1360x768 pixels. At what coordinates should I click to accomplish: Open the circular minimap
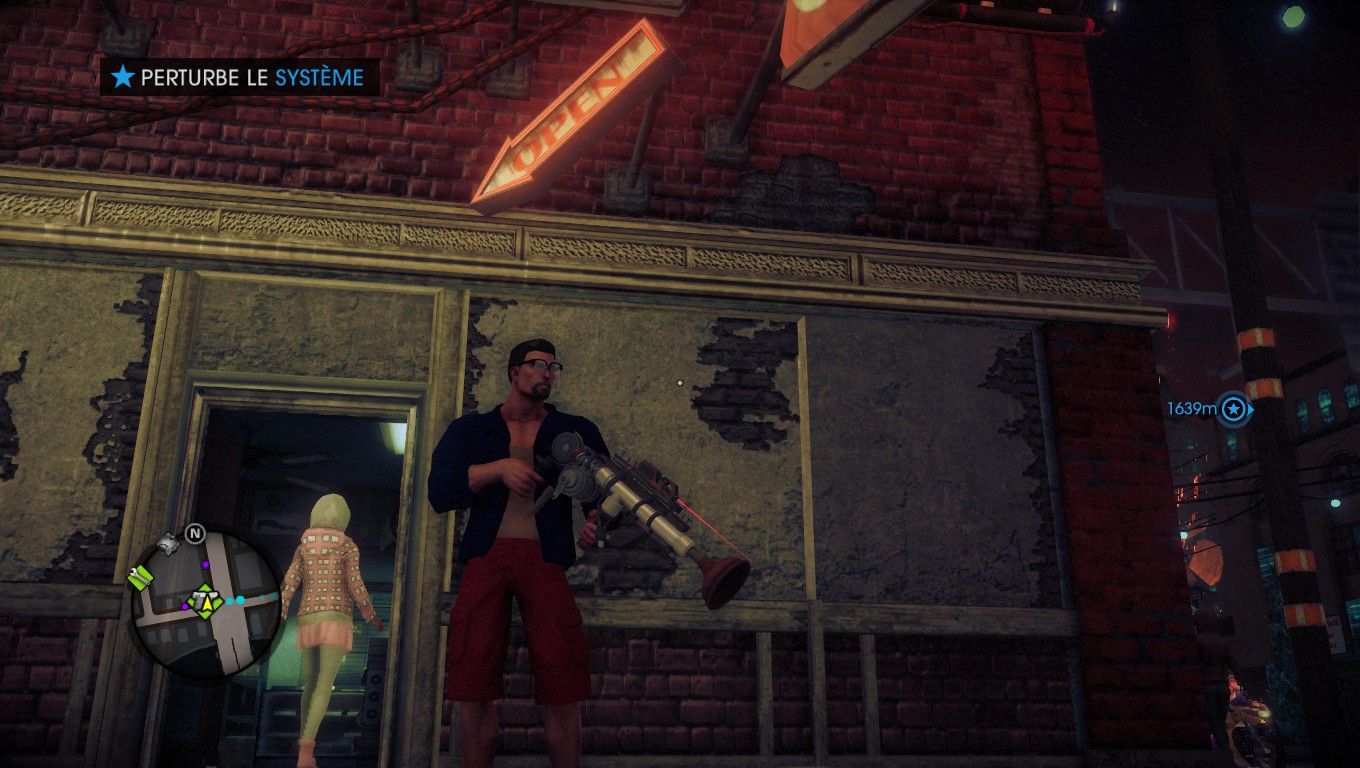pos(206,603)
